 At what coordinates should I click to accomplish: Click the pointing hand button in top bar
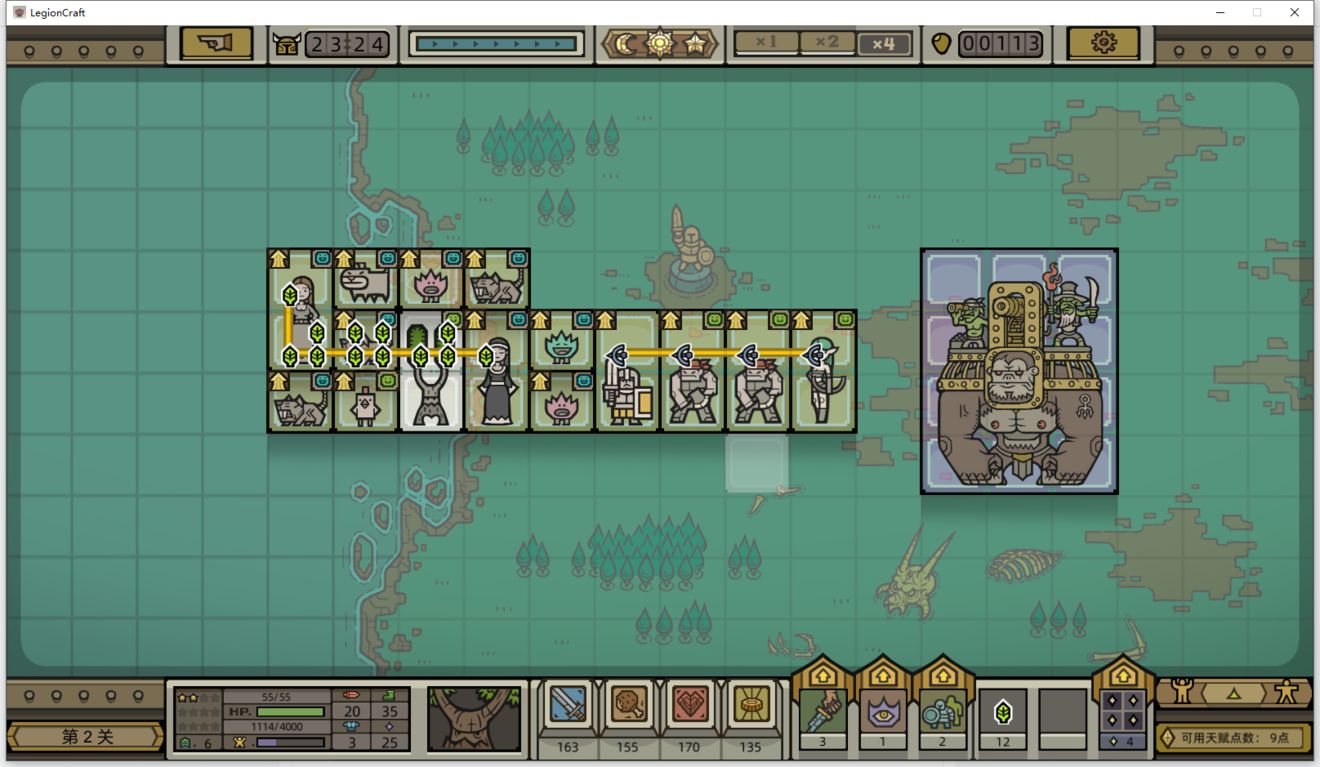(216, 44)
